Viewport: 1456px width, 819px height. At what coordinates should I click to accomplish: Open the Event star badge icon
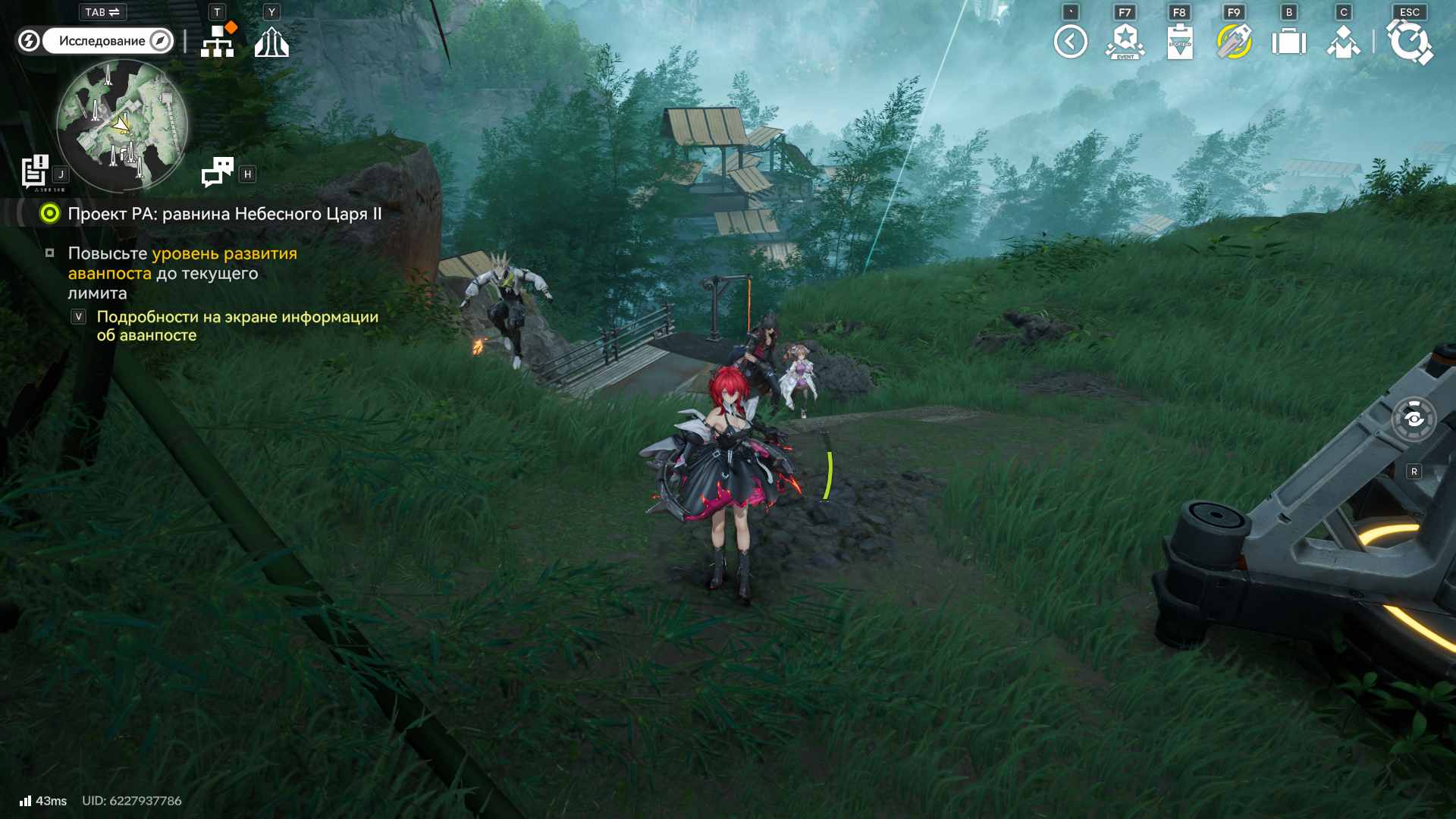pos(1125,42)
